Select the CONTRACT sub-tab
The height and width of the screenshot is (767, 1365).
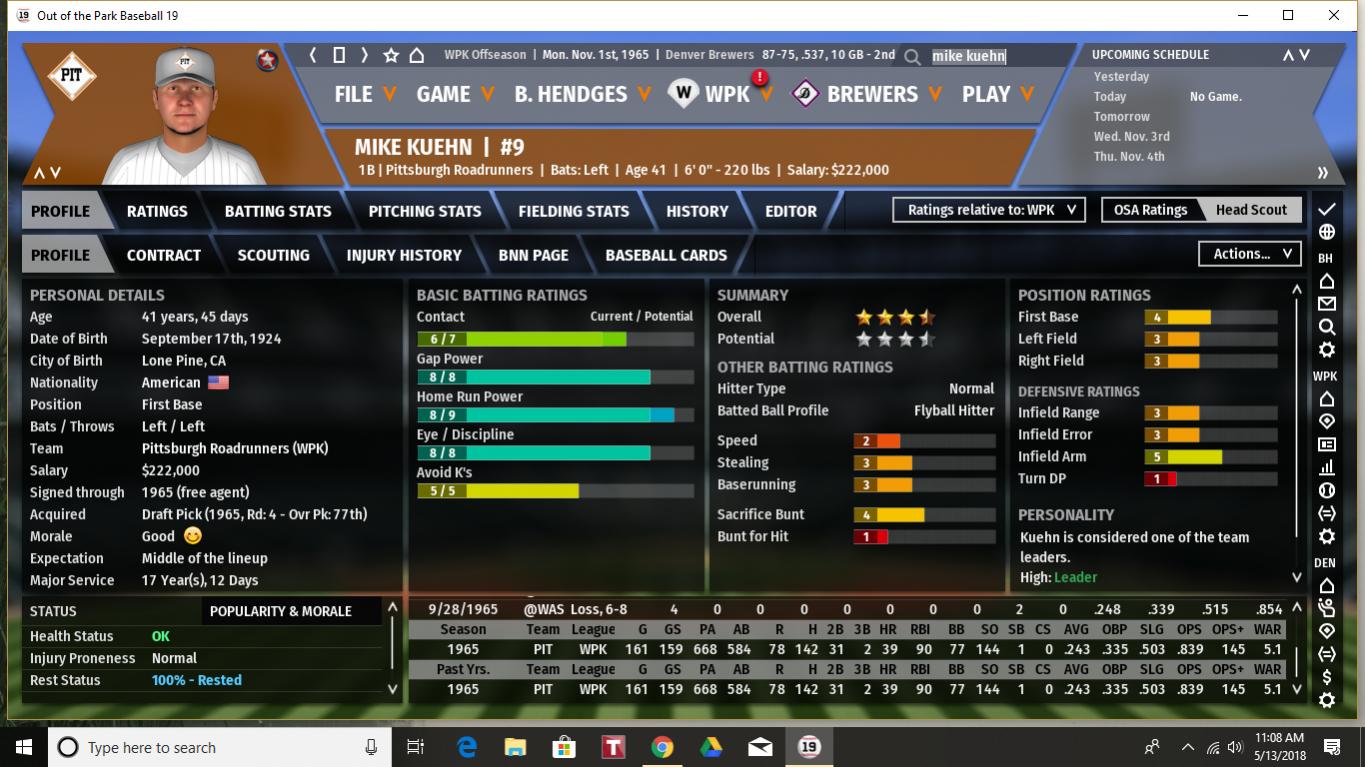[164, 255]
